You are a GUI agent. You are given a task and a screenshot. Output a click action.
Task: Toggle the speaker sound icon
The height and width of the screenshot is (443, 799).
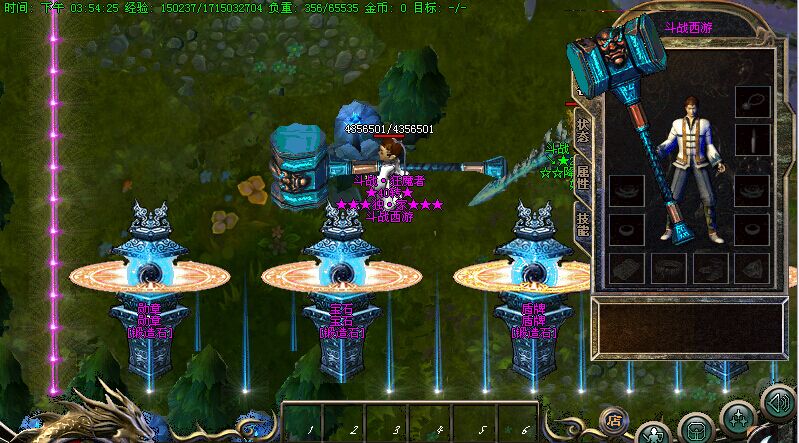777,402
